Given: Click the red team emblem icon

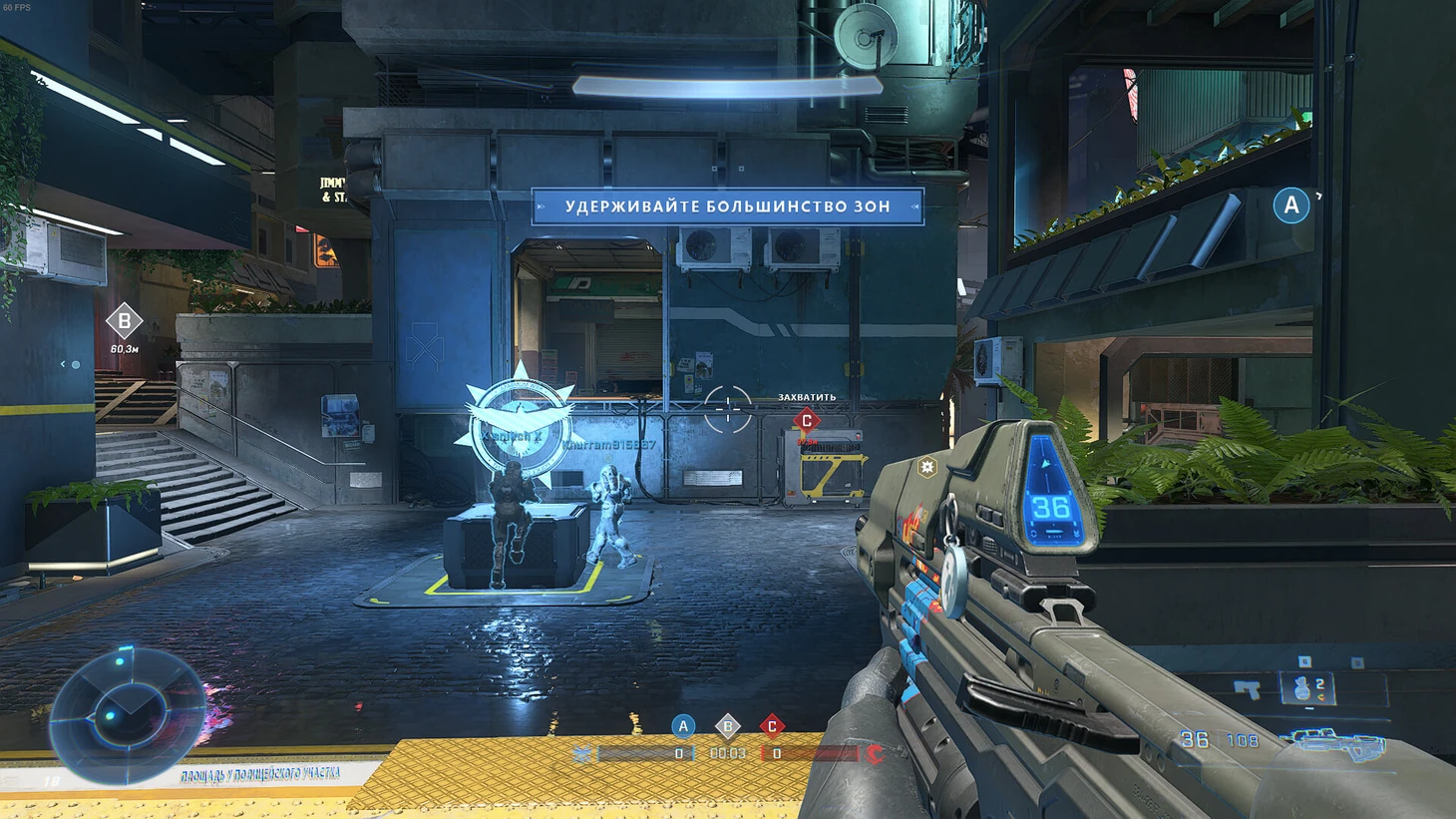Looking at the screenshot, I should pos(875,754).
